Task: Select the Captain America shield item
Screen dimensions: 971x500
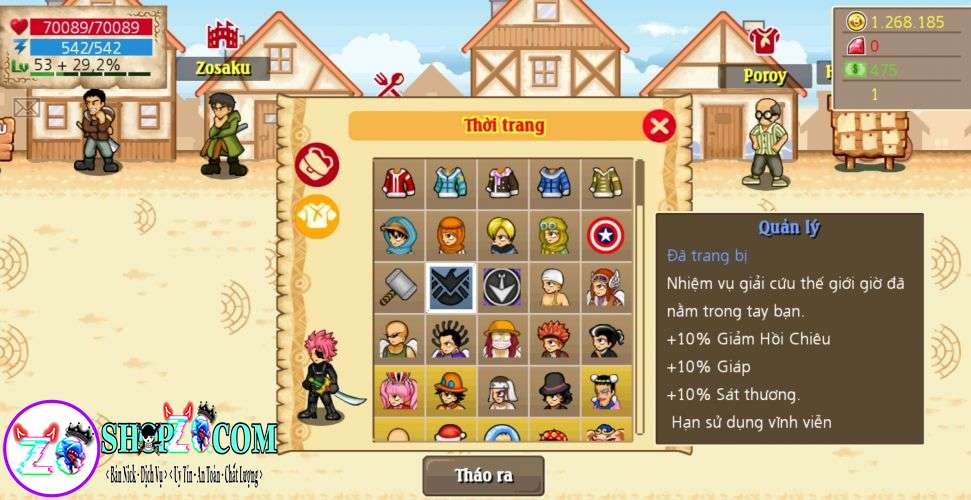Action: tap(605, 235)
